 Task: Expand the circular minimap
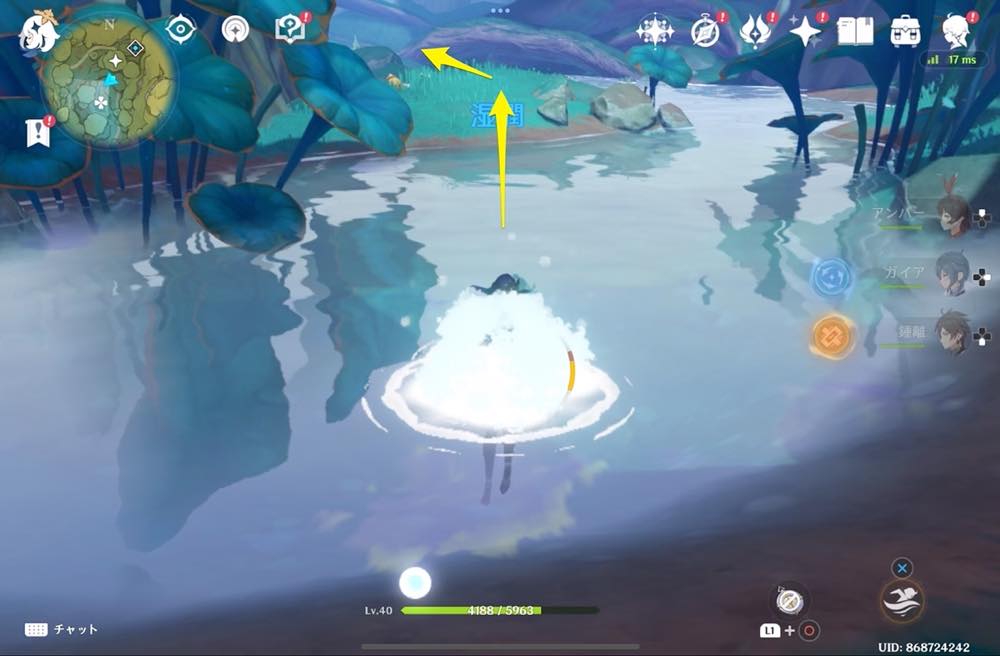(108, 77)
